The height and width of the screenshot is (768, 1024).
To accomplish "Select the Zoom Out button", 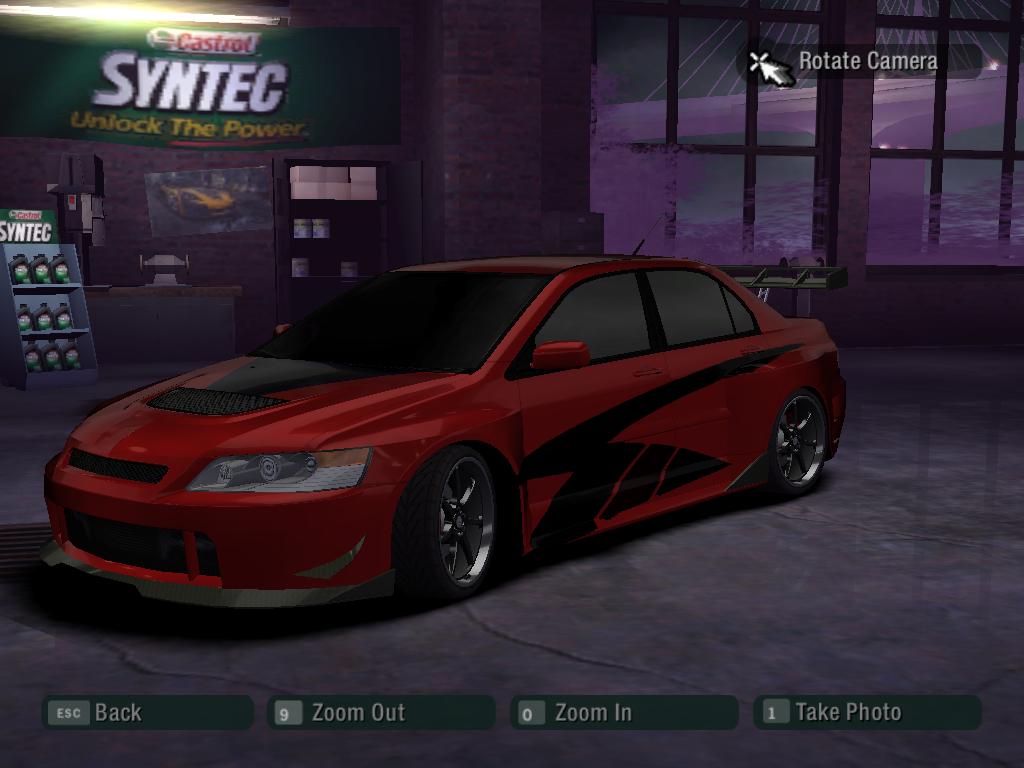I will pyautogui.click(x=381, y=713).
